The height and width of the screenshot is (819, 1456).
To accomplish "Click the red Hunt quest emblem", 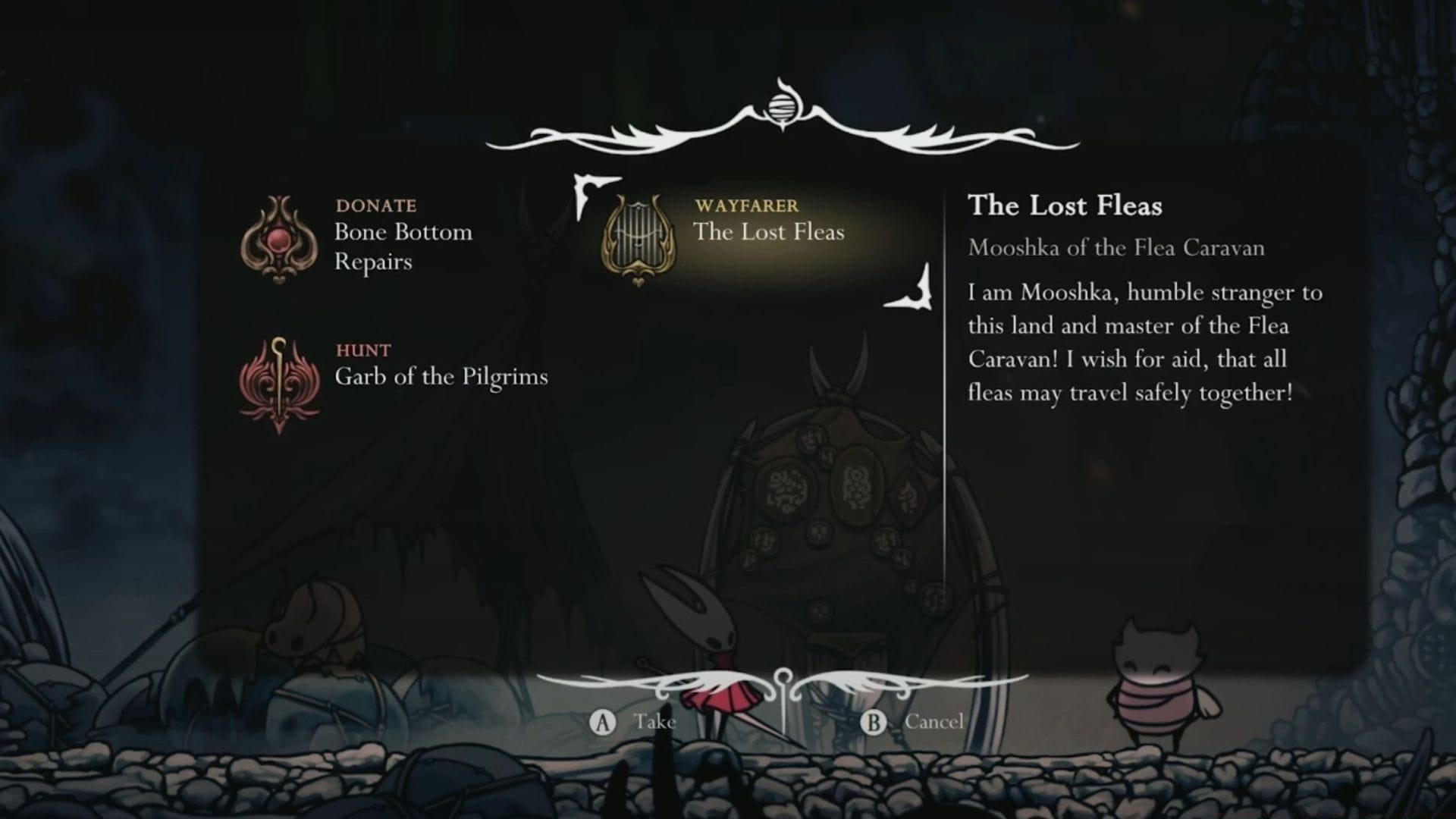I will coord(279,385).
